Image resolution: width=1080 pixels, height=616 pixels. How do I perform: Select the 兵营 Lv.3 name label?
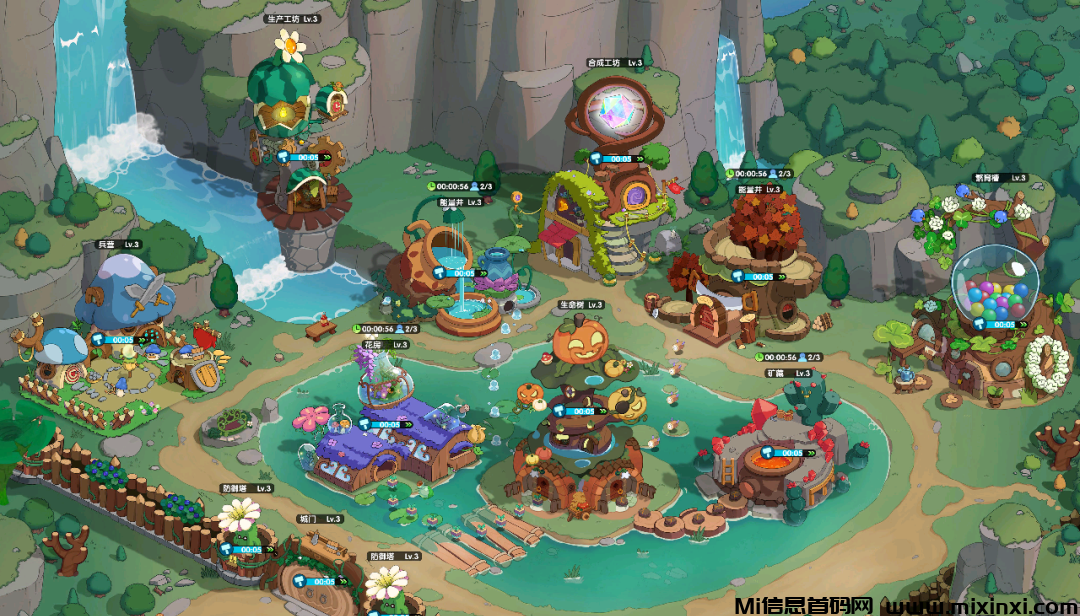click(x=118, y=244)
